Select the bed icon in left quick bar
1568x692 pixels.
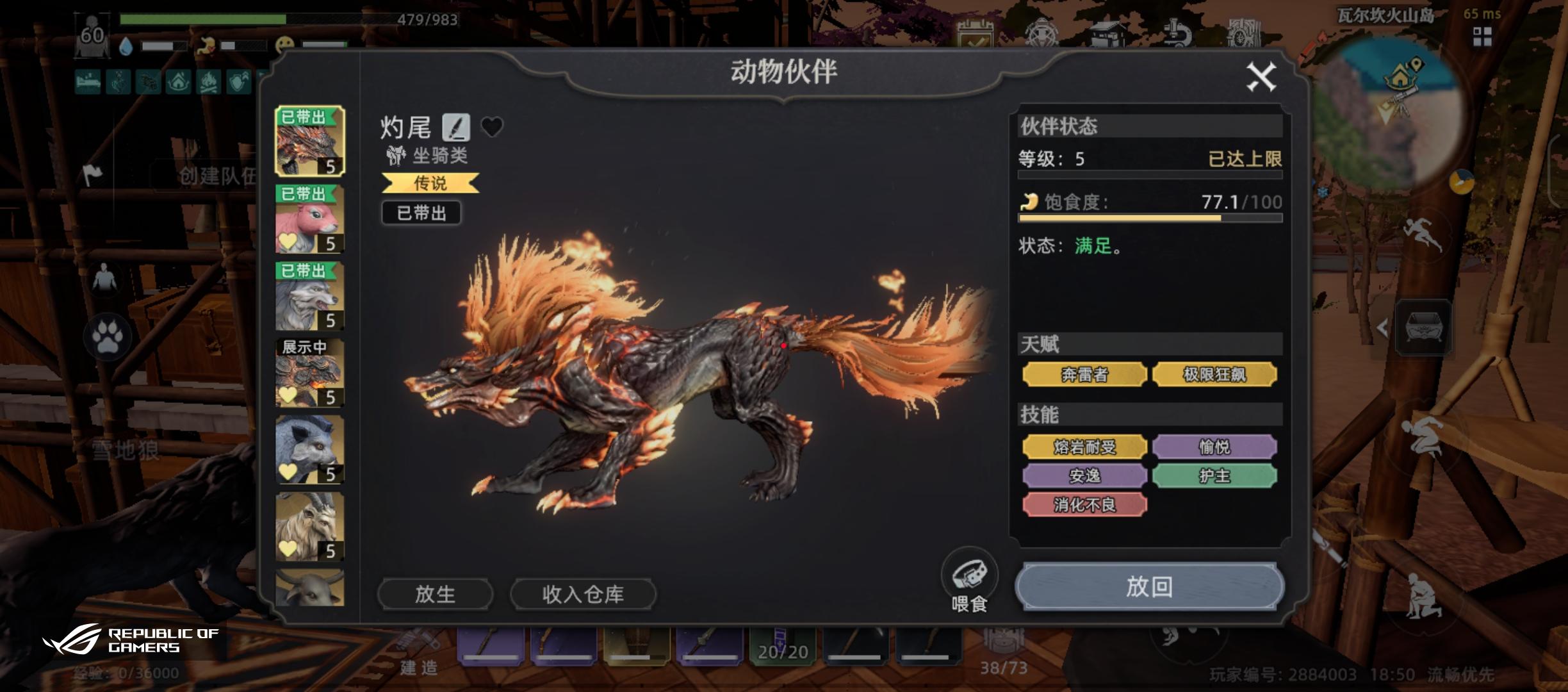point(88,83)
